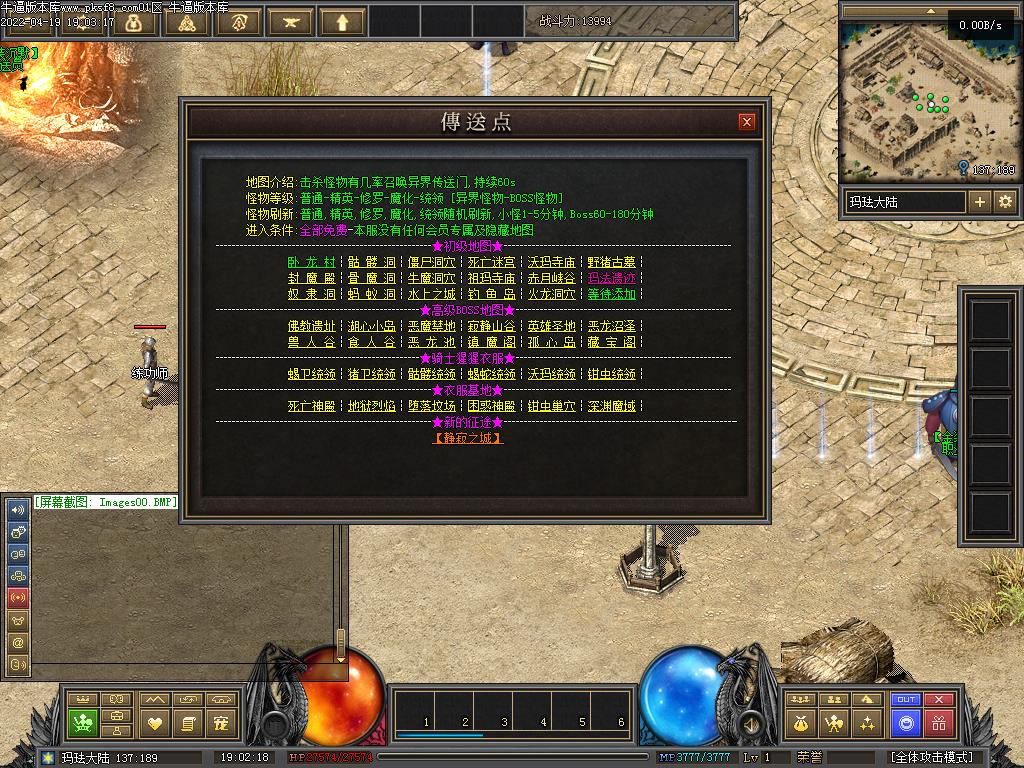
Task: Select the 玛法遗迹 map link
Action: click(x=611, y=278)
